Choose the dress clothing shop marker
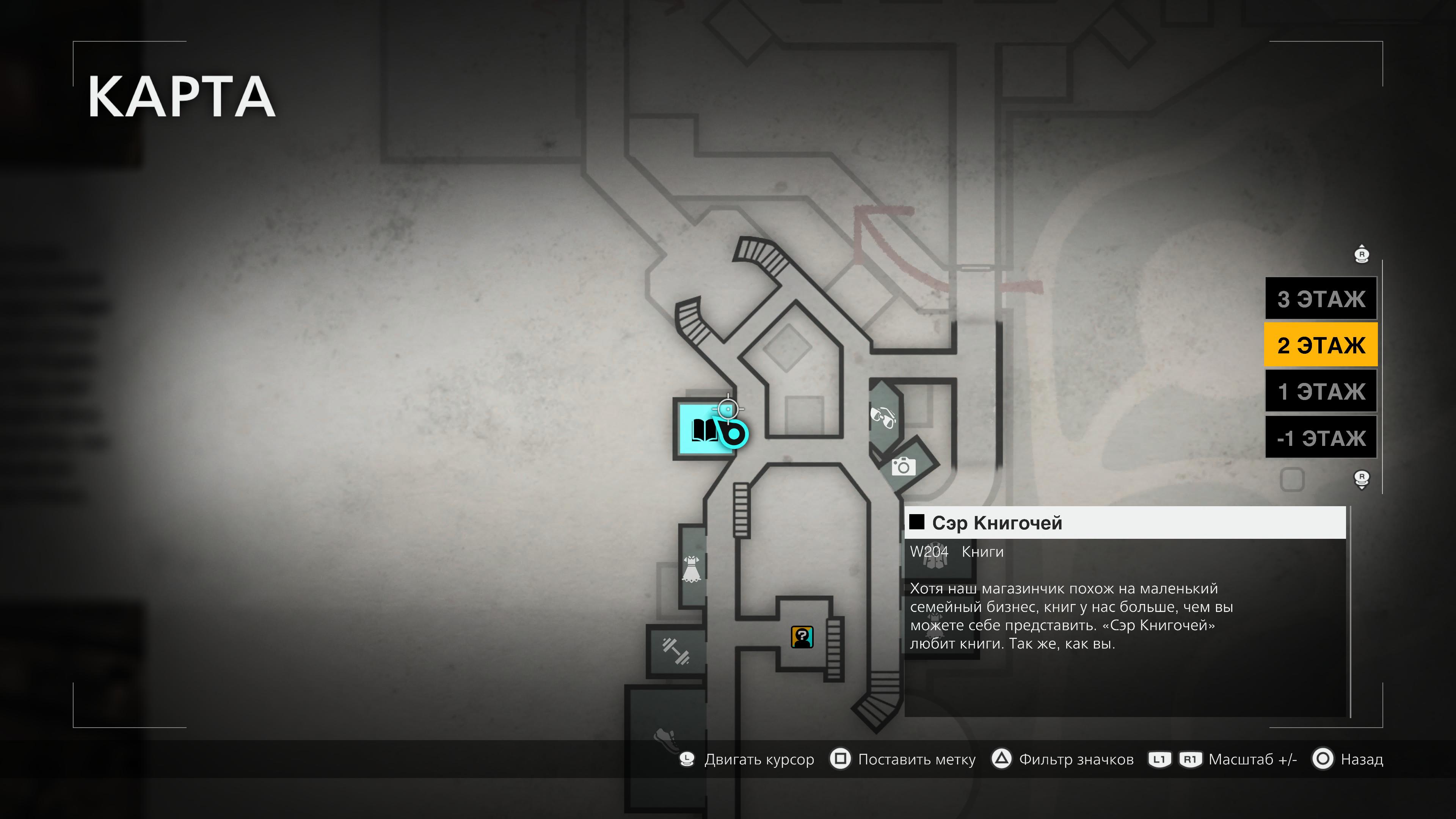The height and width of the screenshot is (819, 1456). click(x=691, y=569)
